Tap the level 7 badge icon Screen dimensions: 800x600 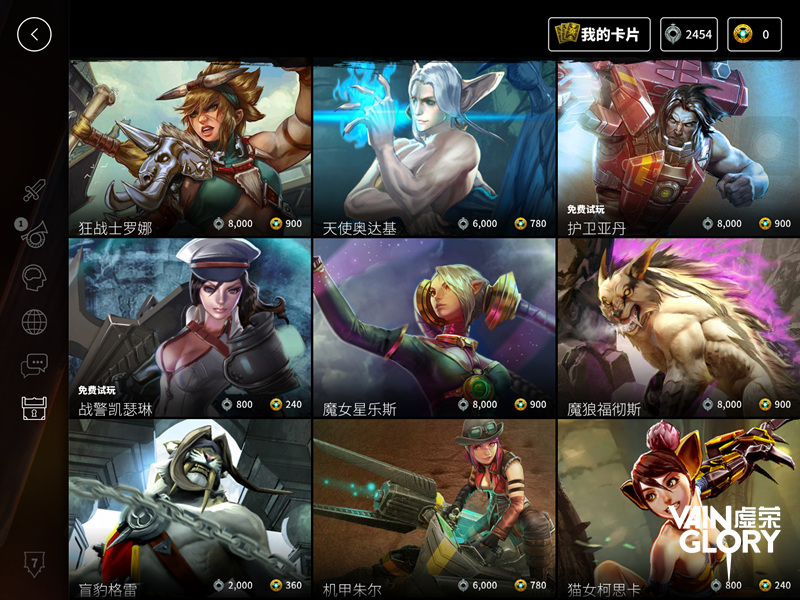34,563
